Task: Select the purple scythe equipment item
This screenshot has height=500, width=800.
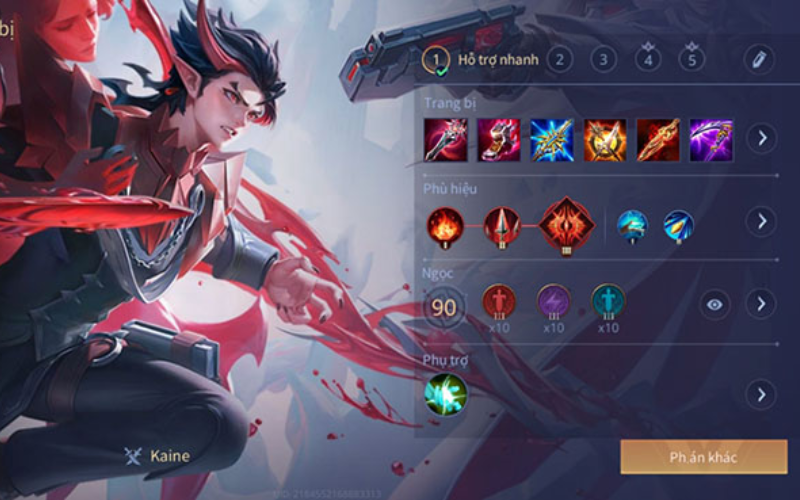Action: point(711,140)
